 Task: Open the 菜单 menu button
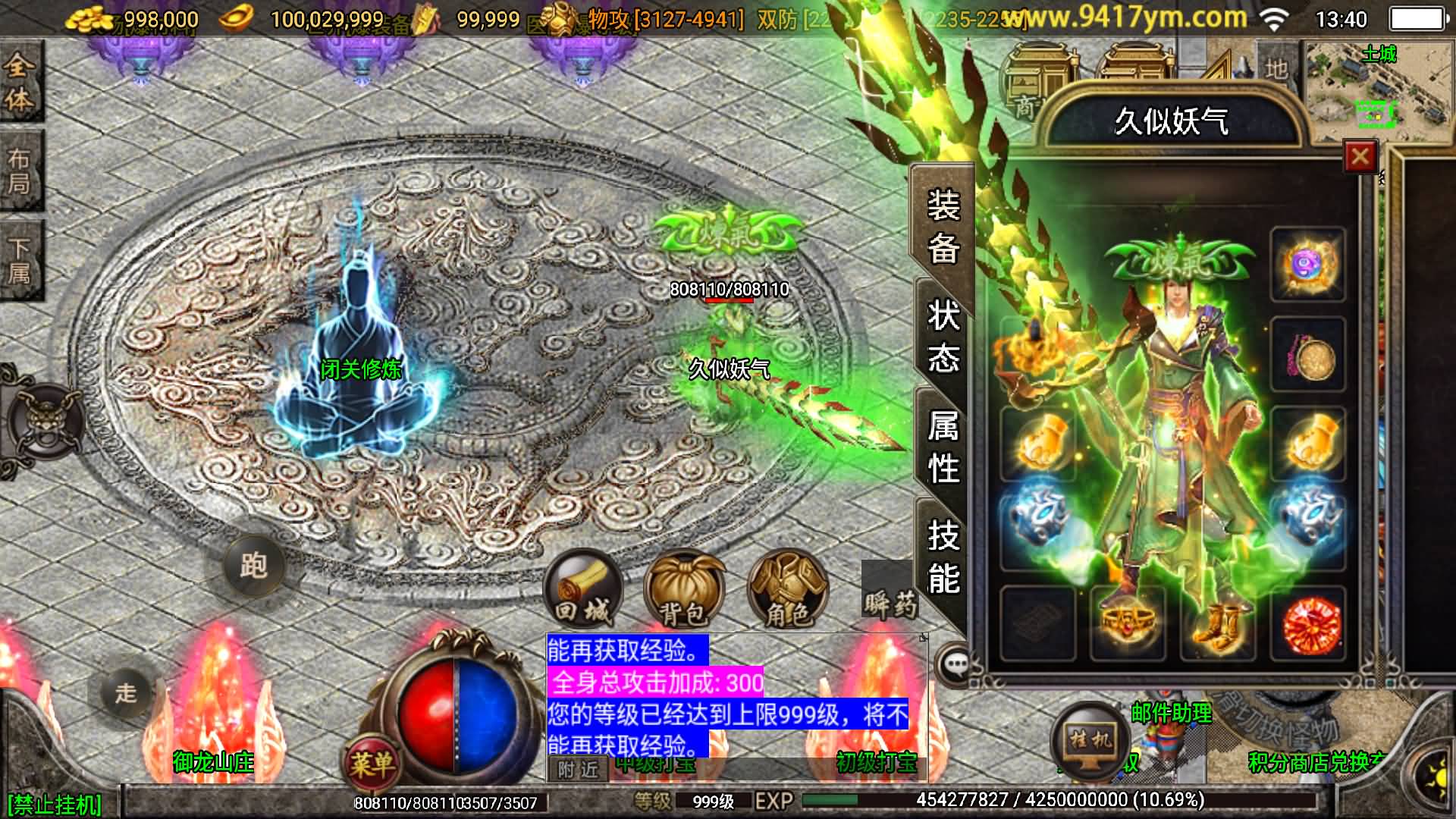pos(372,762)
